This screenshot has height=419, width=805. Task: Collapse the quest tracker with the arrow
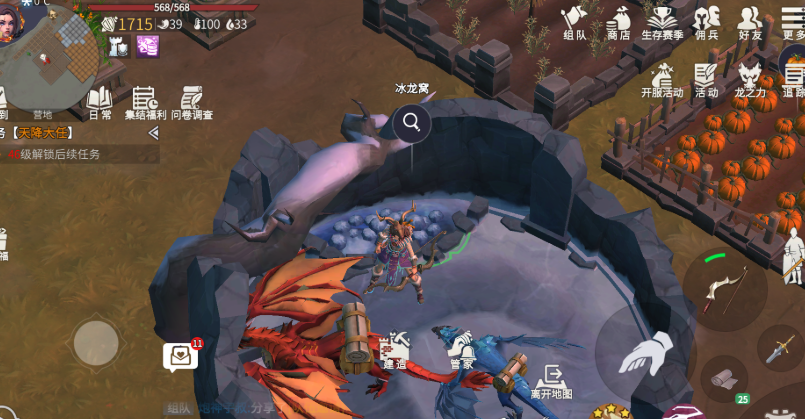pos(153,132)
